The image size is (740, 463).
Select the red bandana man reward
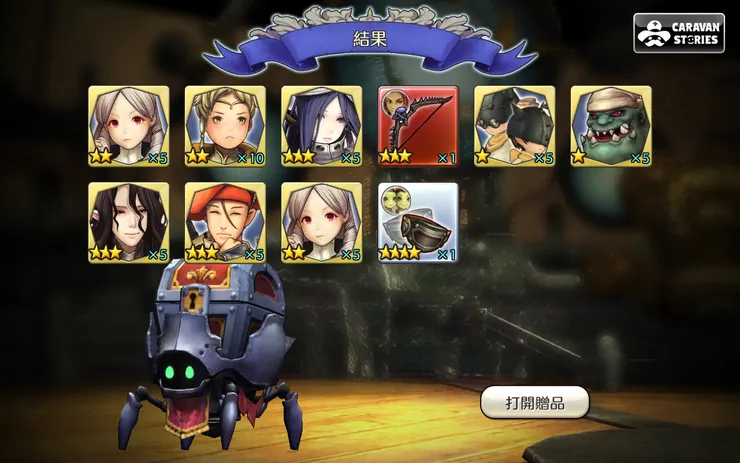click(x=225, y=222)
